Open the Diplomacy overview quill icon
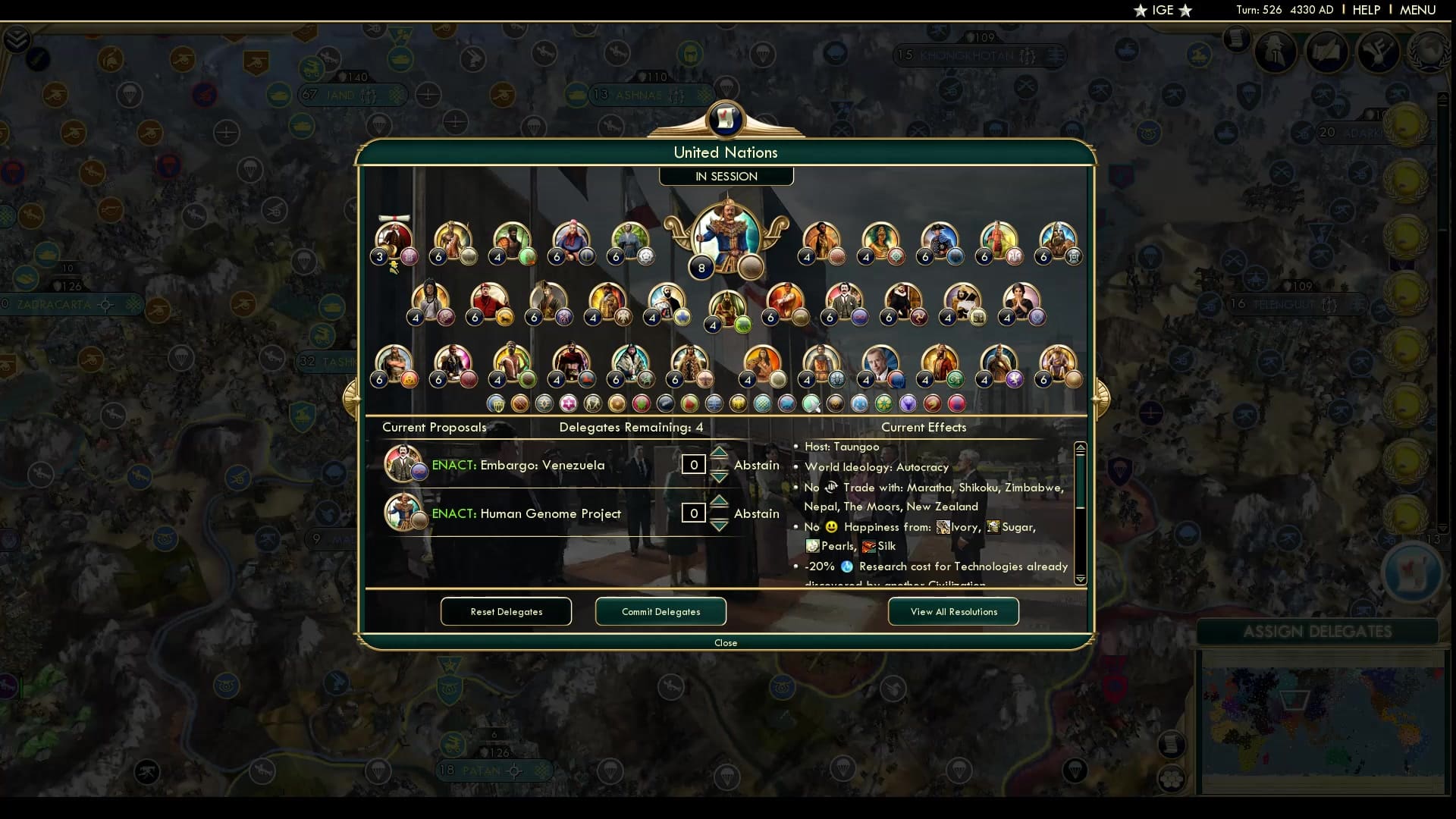The image size is (1456, 819). click(x=1328, y=52)
